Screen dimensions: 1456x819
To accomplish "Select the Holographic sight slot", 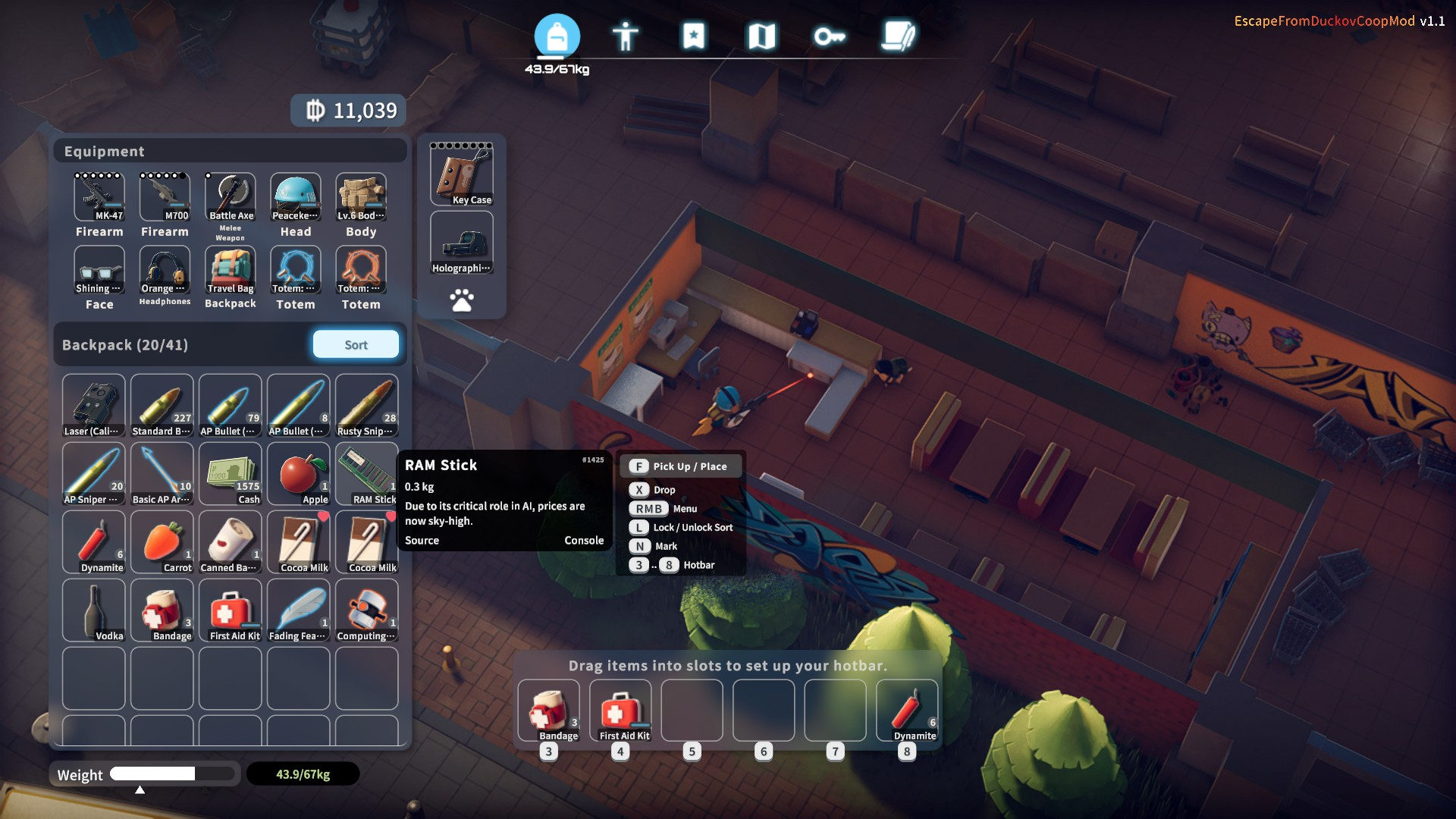I will point(462,243).
